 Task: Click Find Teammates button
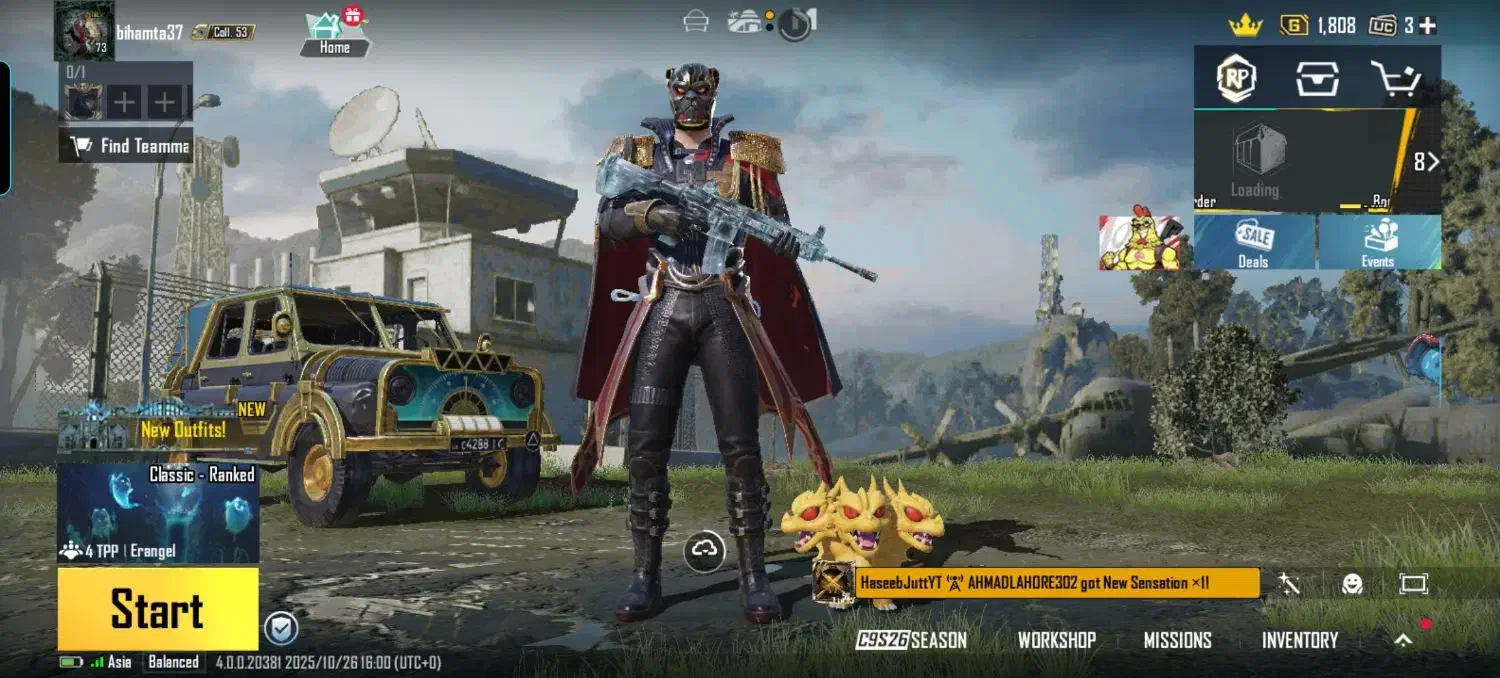click(126, 146)
